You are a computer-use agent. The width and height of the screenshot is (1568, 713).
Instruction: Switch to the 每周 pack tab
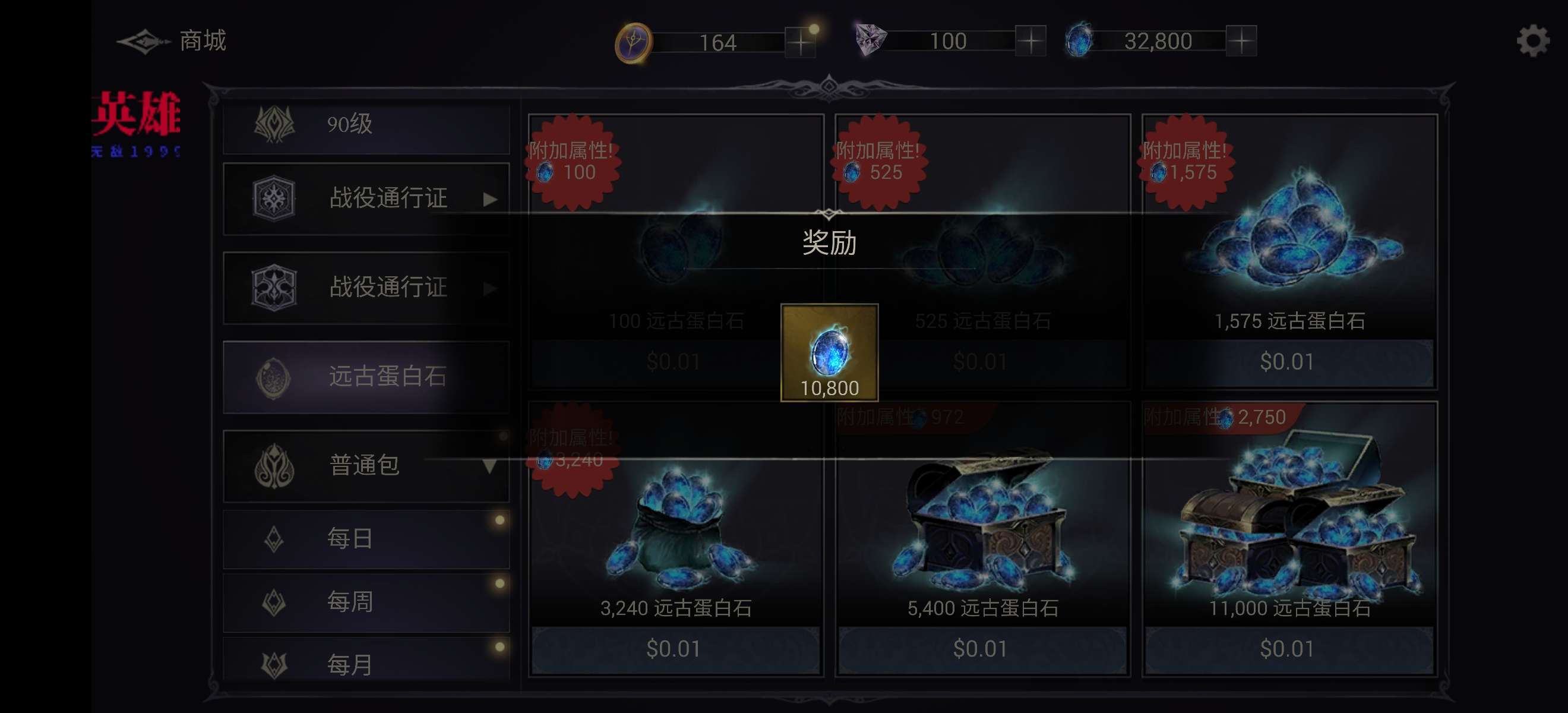(x=366, y=602)
